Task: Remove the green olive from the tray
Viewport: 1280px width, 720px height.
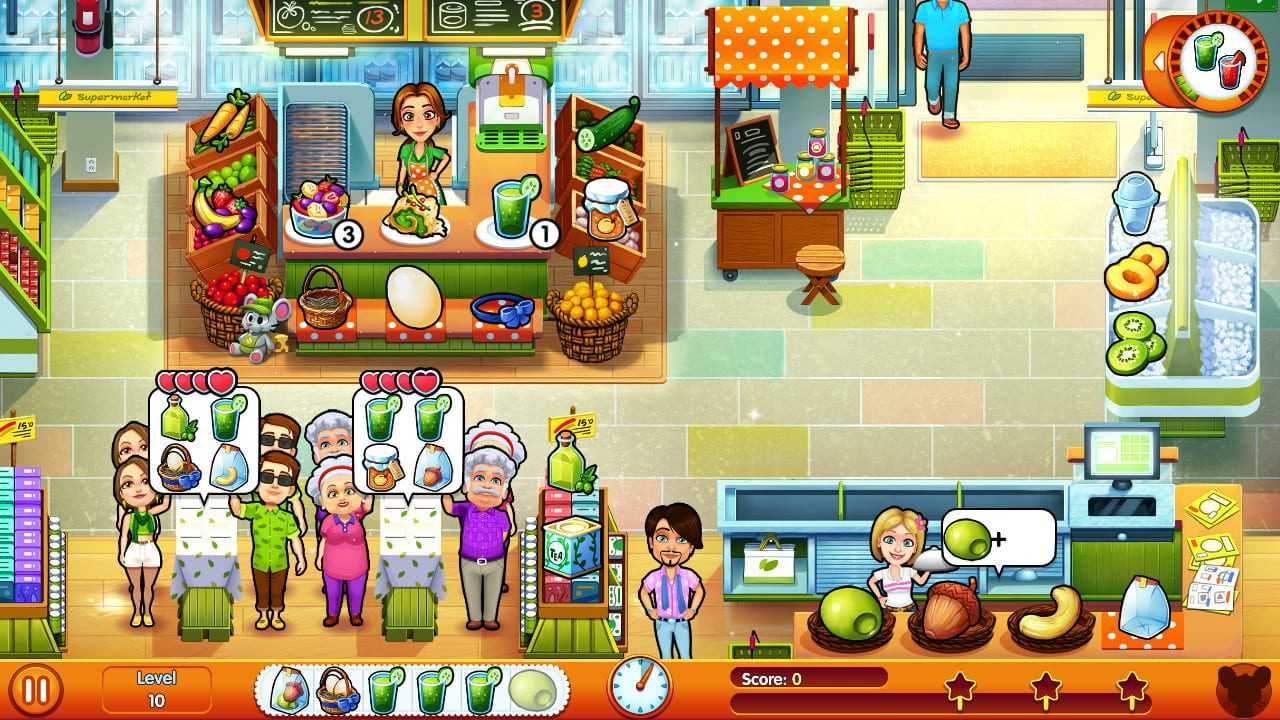Action: 532,690
